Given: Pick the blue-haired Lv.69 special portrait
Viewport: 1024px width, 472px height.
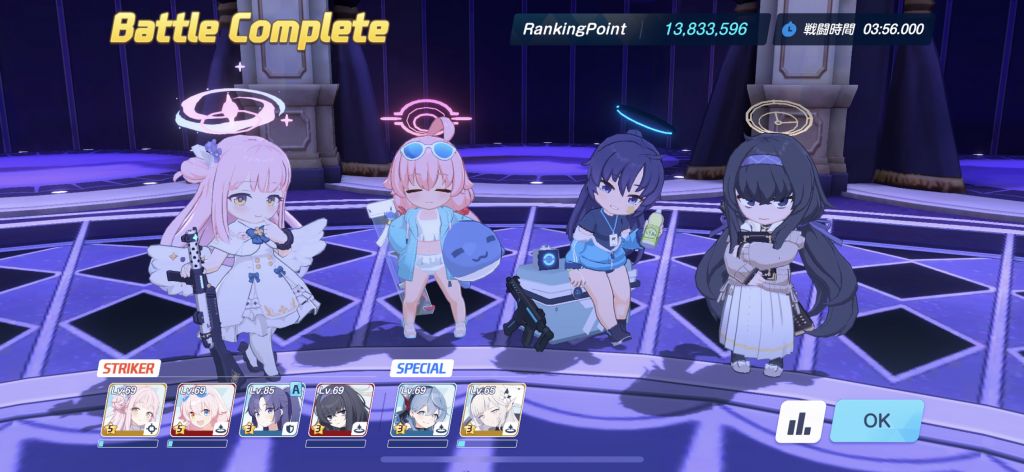Looking at the screenshot, I should coord(423,410).
